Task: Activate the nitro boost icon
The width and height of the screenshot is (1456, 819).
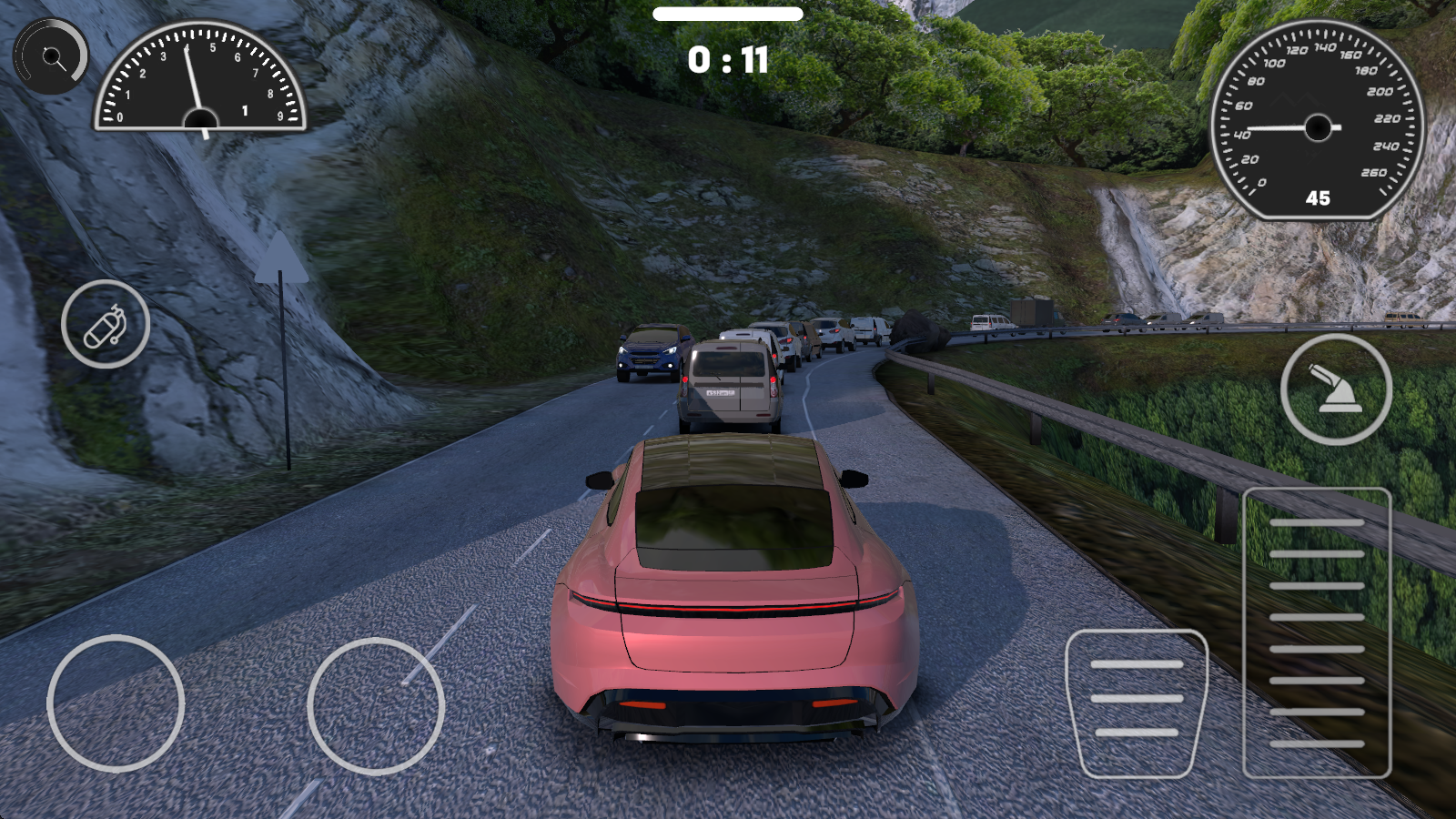Action: click(106, 325)
